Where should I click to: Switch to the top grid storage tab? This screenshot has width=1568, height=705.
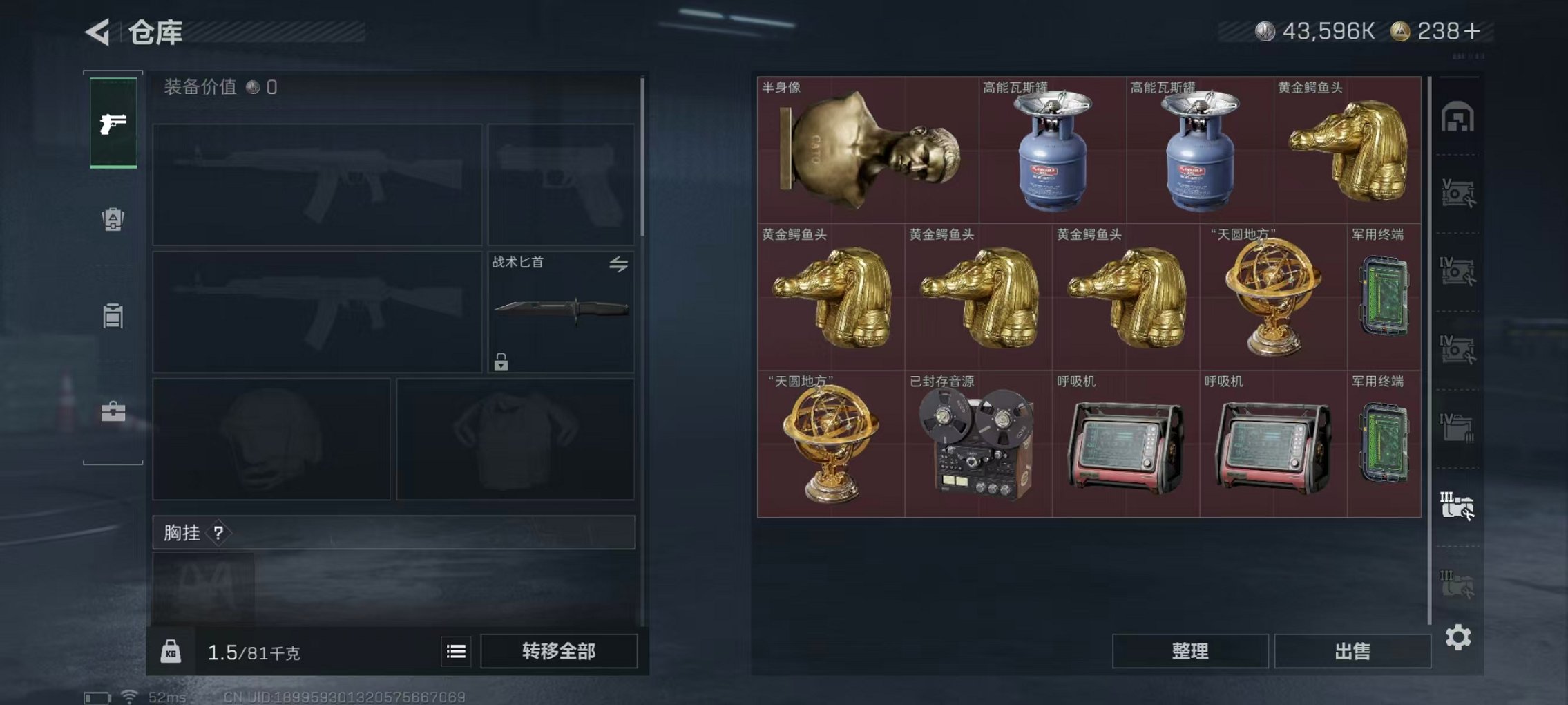point(1460,114)
